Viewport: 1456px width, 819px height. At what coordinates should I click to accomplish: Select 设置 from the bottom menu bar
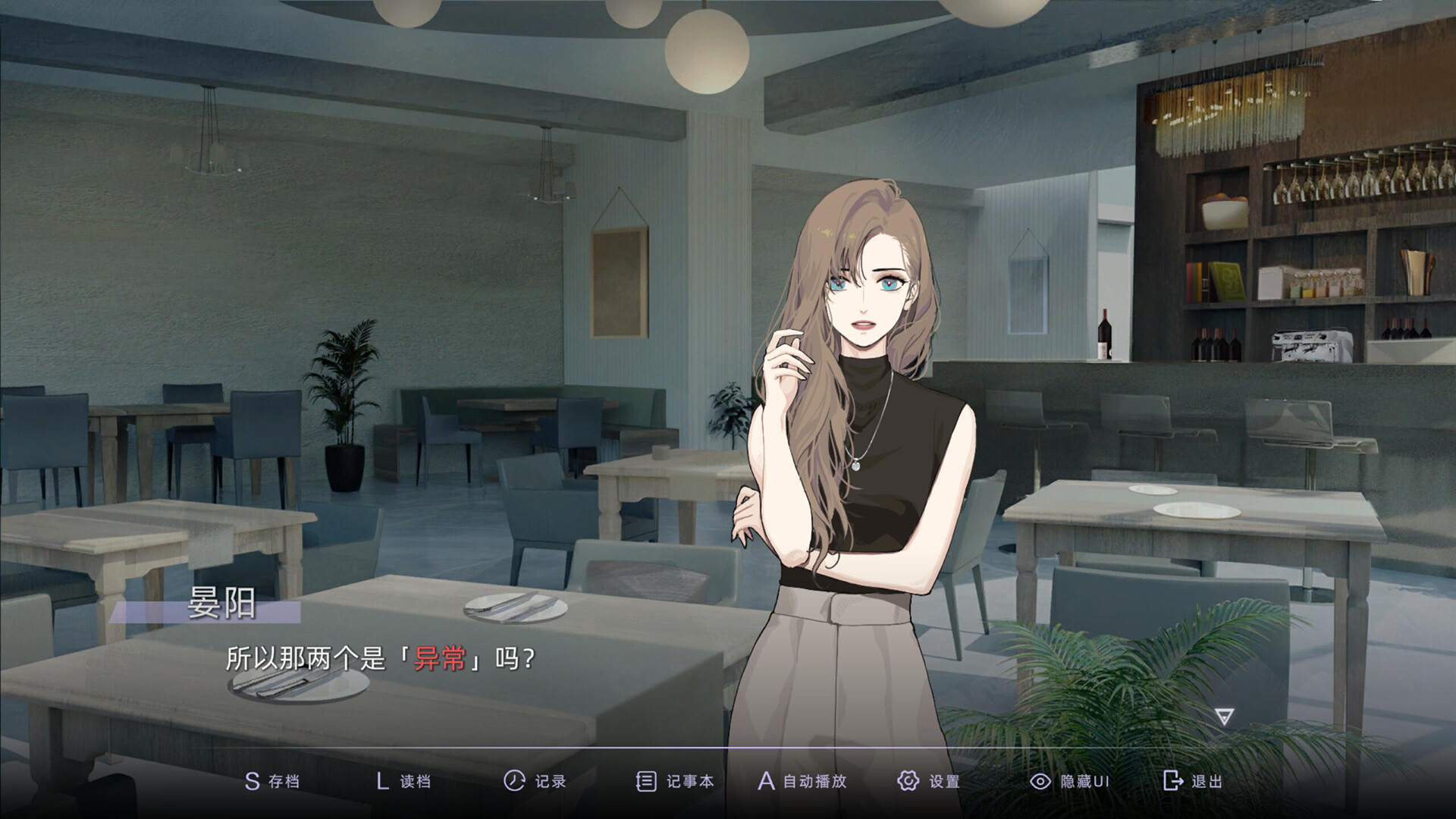929,780
